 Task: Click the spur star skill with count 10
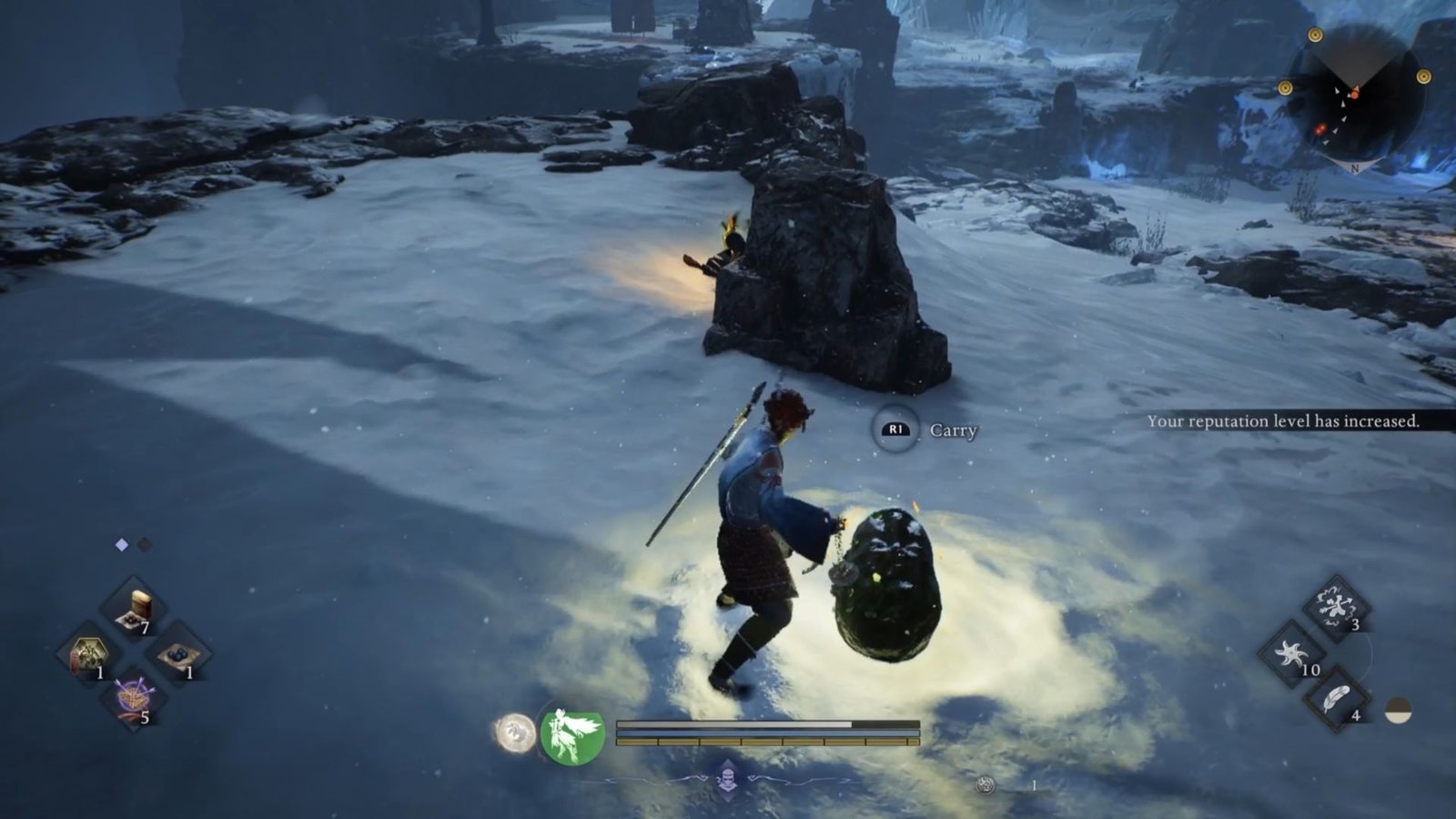(x=1290, y=653)
